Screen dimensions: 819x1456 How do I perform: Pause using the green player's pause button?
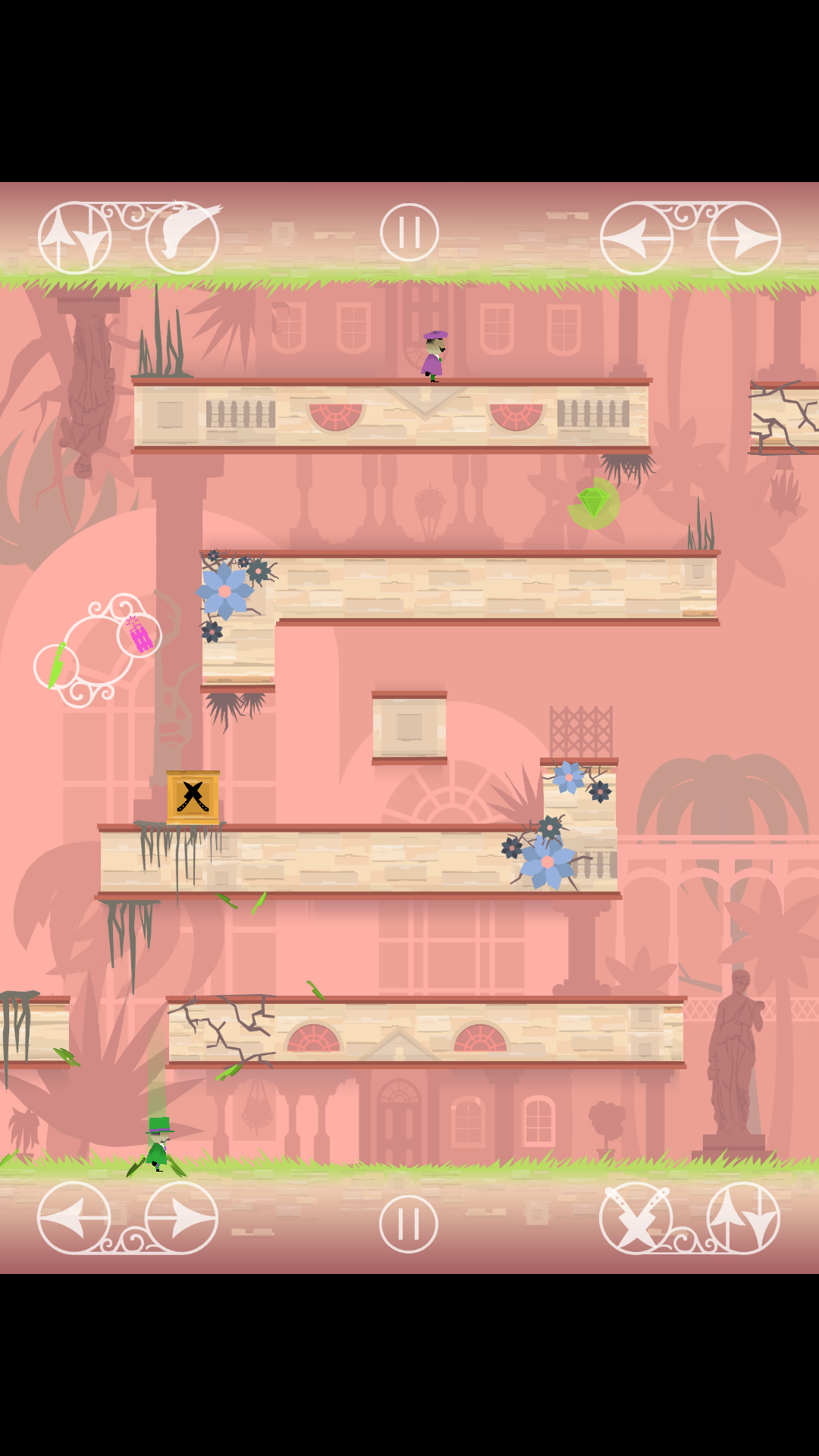[409, 1224]
